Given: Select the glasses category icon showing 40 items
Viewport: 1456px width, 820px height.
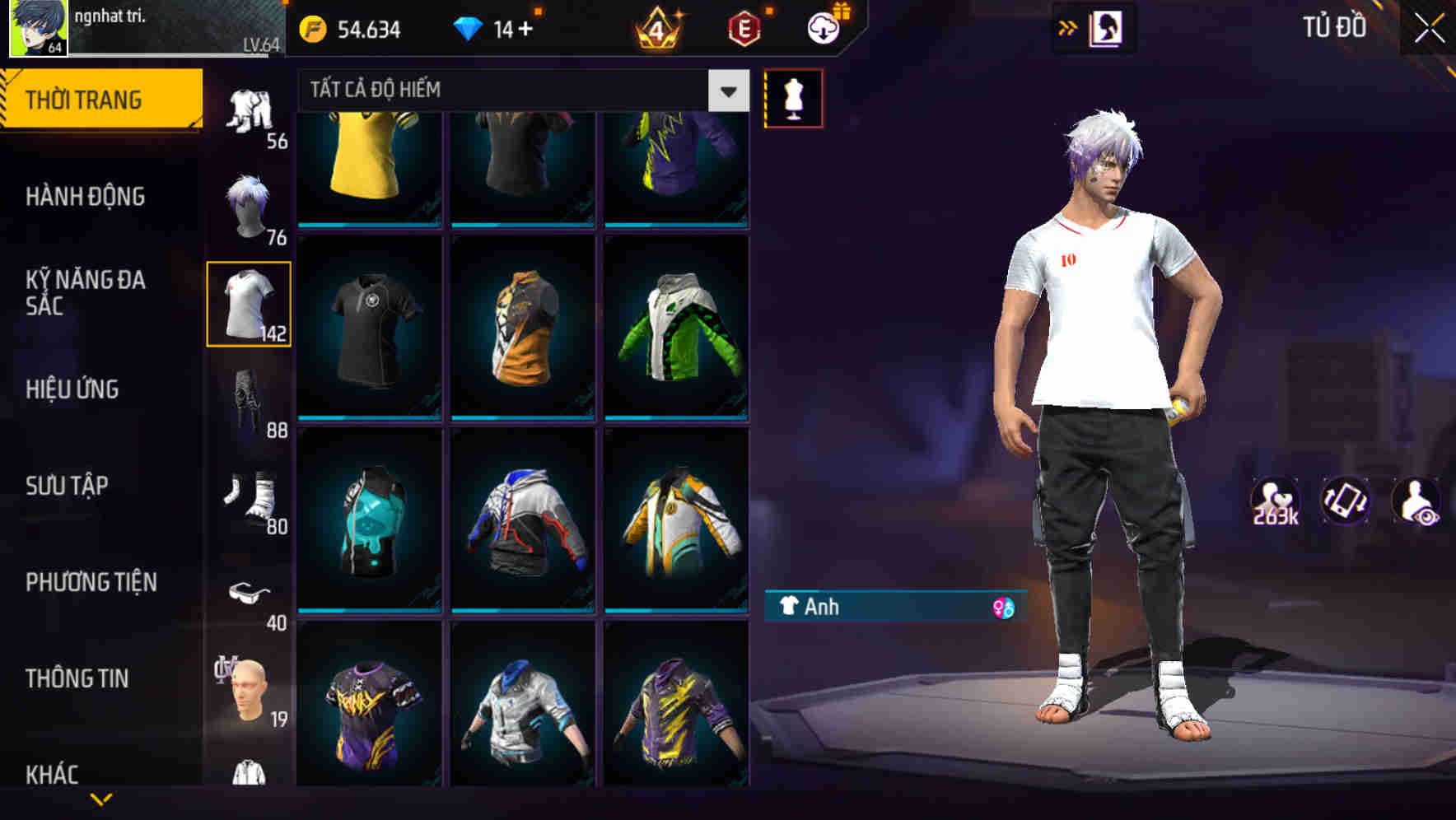Looking at the screenshot, I should pos(250,591).
